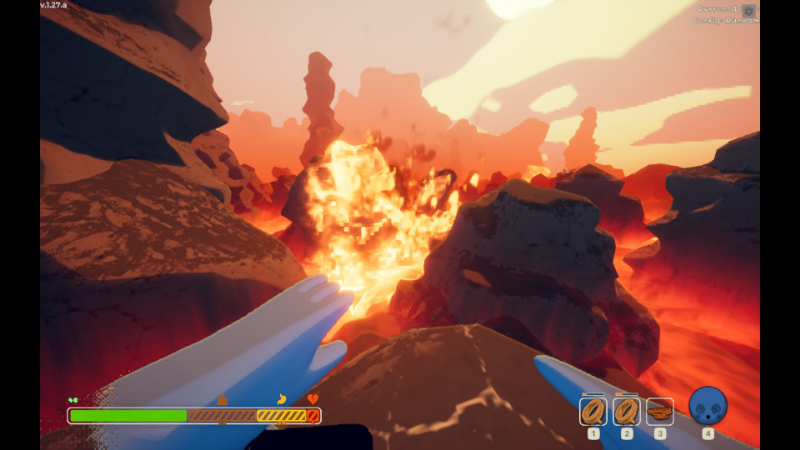This screenshot has height=450, width=800.
Task: Choose the orange stacked item in slot 3
Action: click(x=660, y=410)
